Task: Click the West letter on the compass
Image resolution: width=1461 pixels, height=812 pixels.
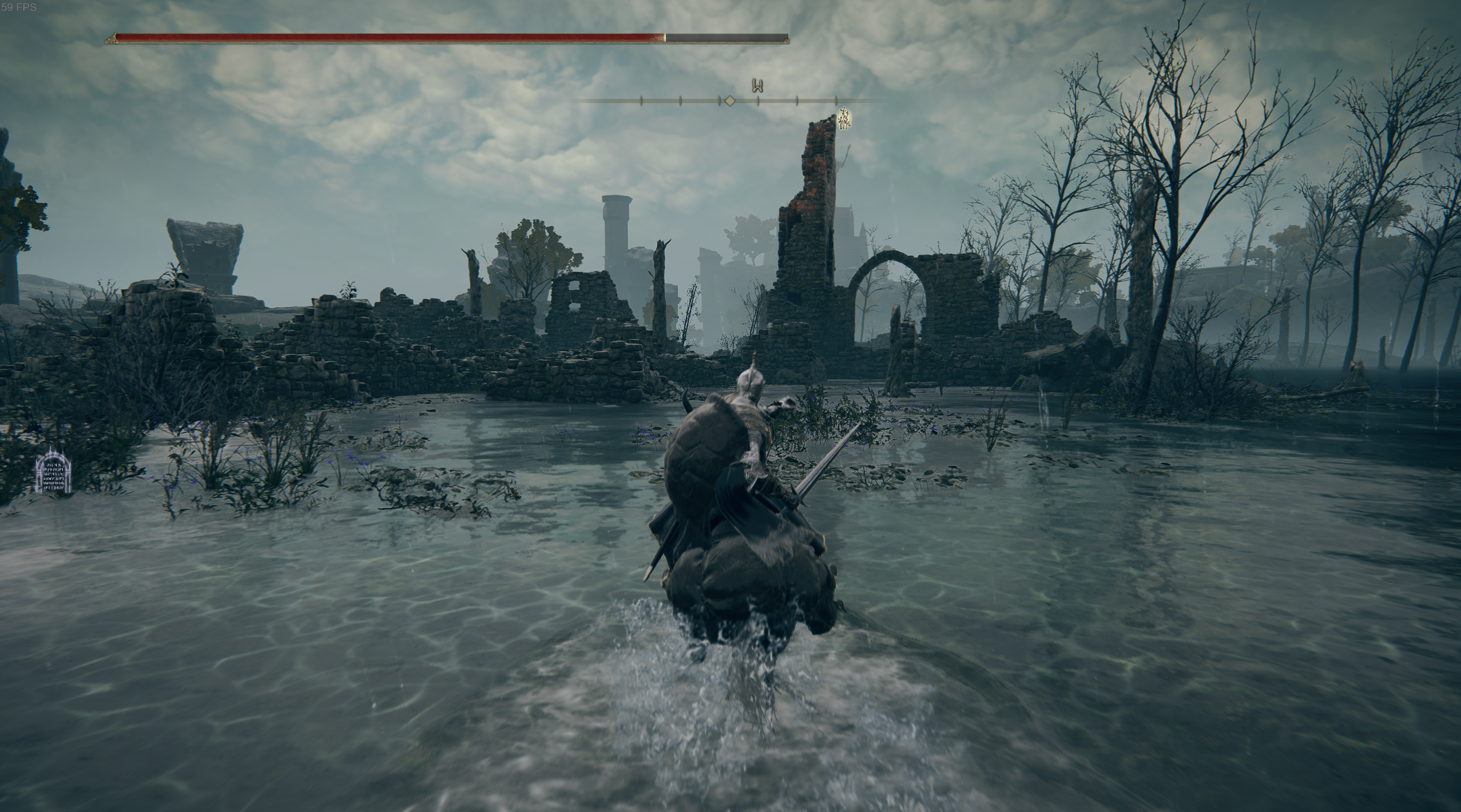Action: [758, 86]
